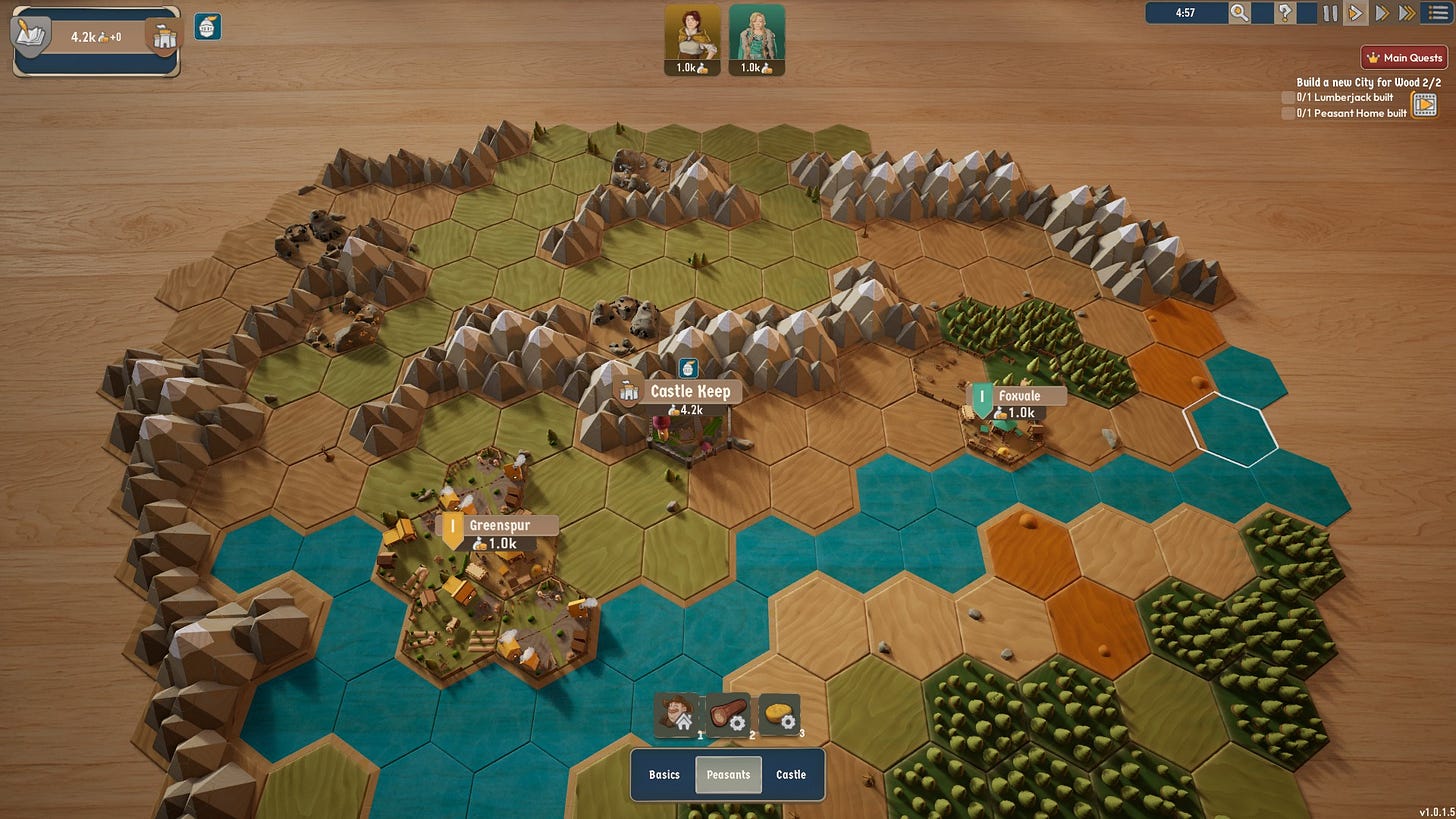Open the main menu list icon
Image resolution: width=1456 pixels, height=819 pixels.
(x=1438, y=13)
